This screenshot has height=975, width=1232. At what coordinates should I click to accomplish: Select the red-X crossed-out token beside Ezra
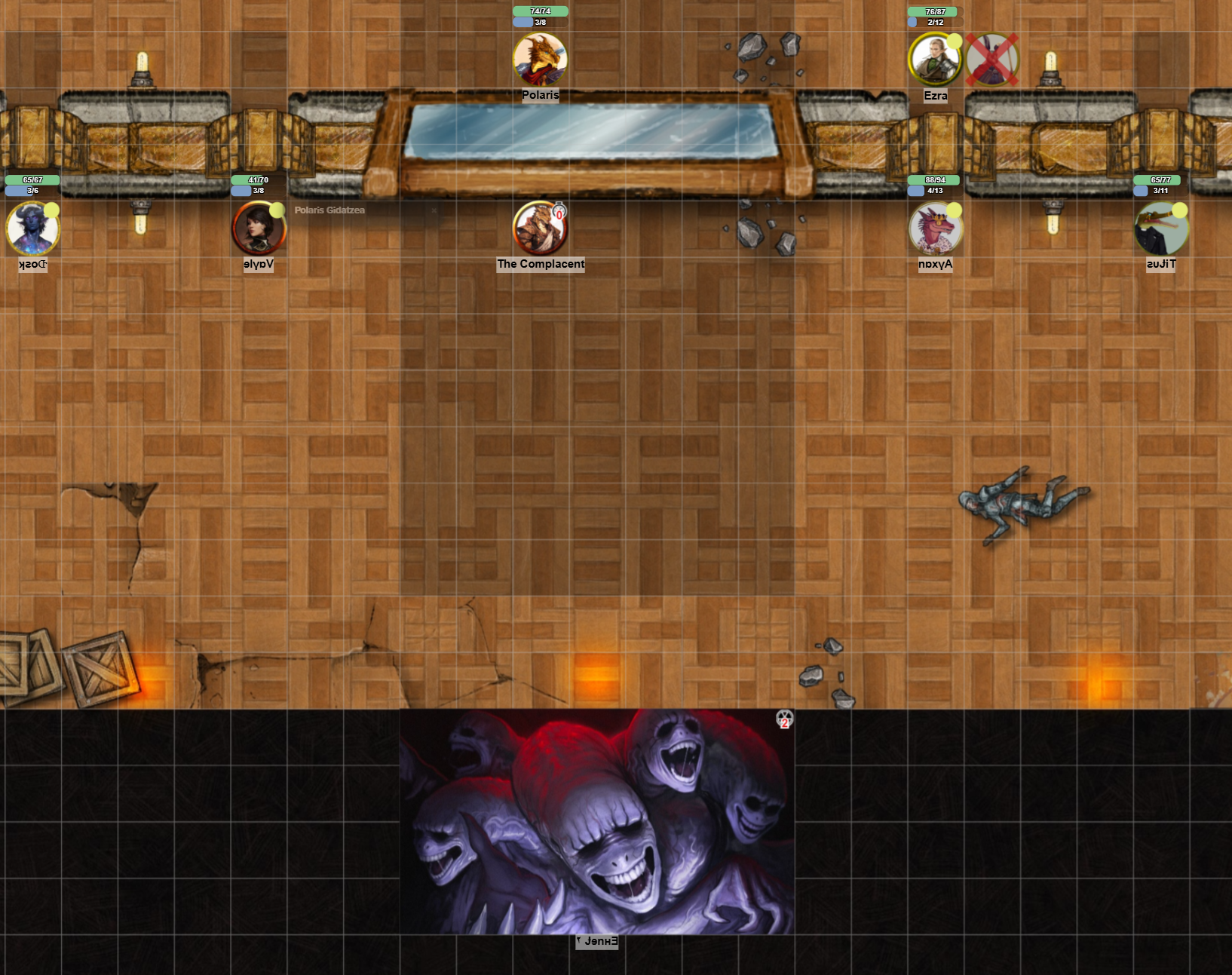tap(993, 58)
